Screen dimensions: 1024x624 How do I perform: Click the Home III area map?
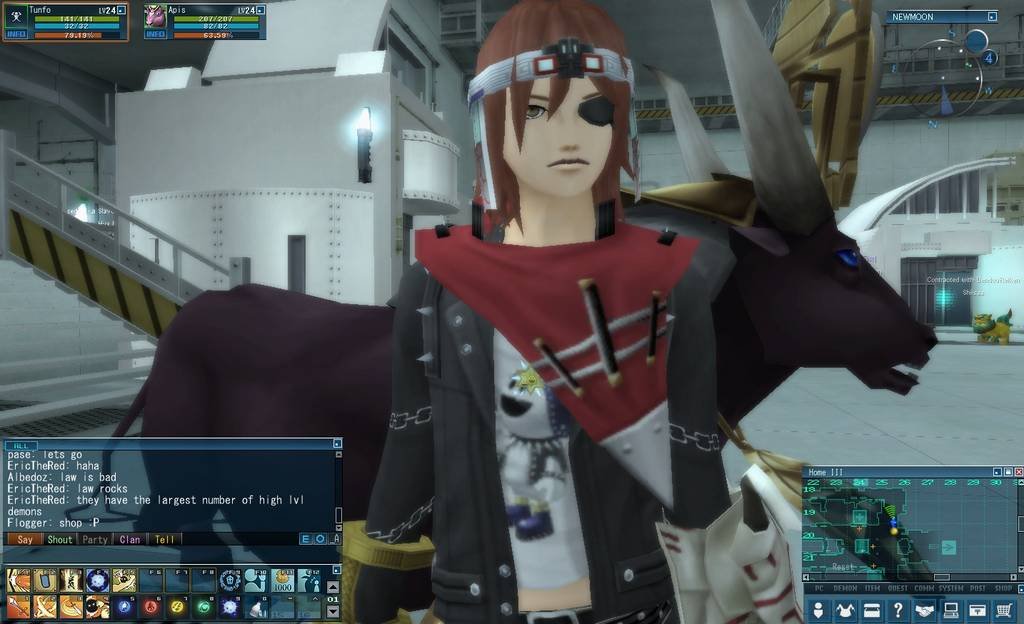900,527
